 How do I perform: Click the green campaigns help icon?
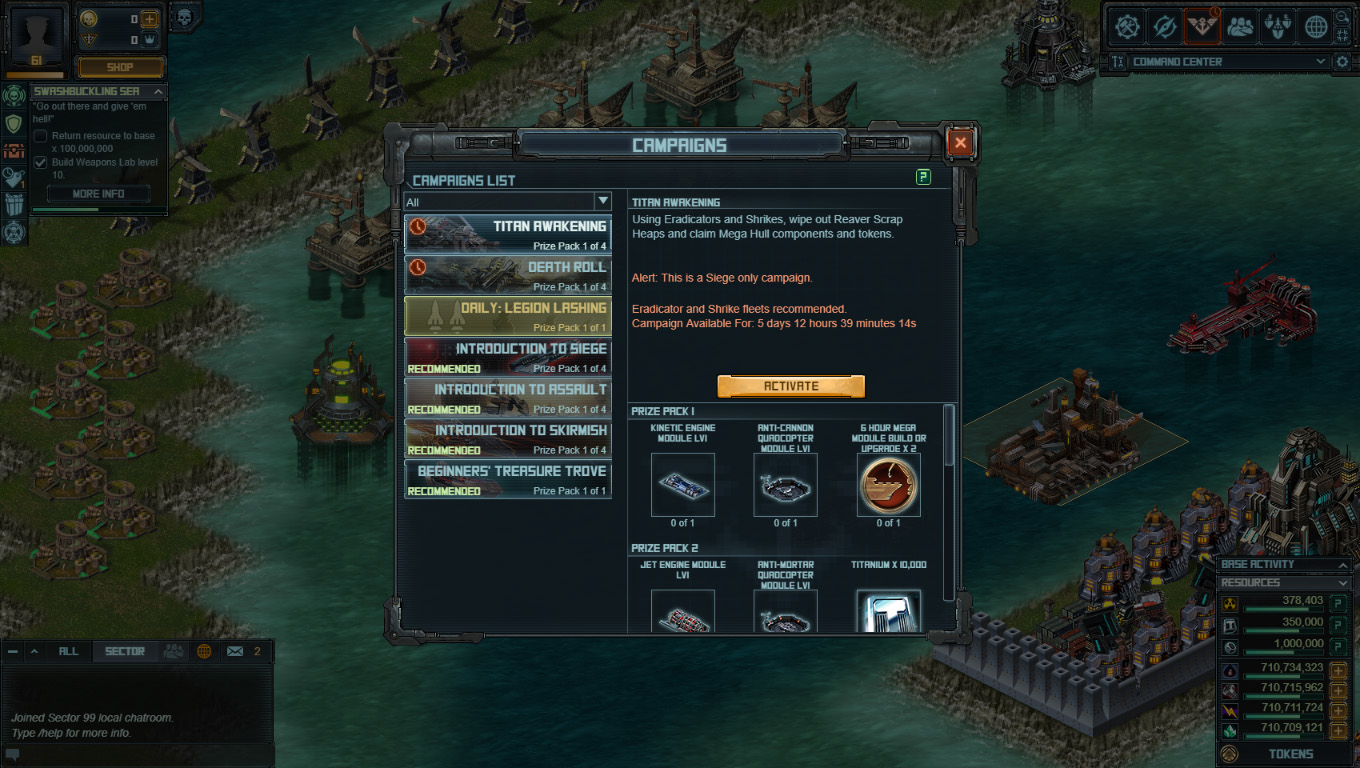(923, 177)
